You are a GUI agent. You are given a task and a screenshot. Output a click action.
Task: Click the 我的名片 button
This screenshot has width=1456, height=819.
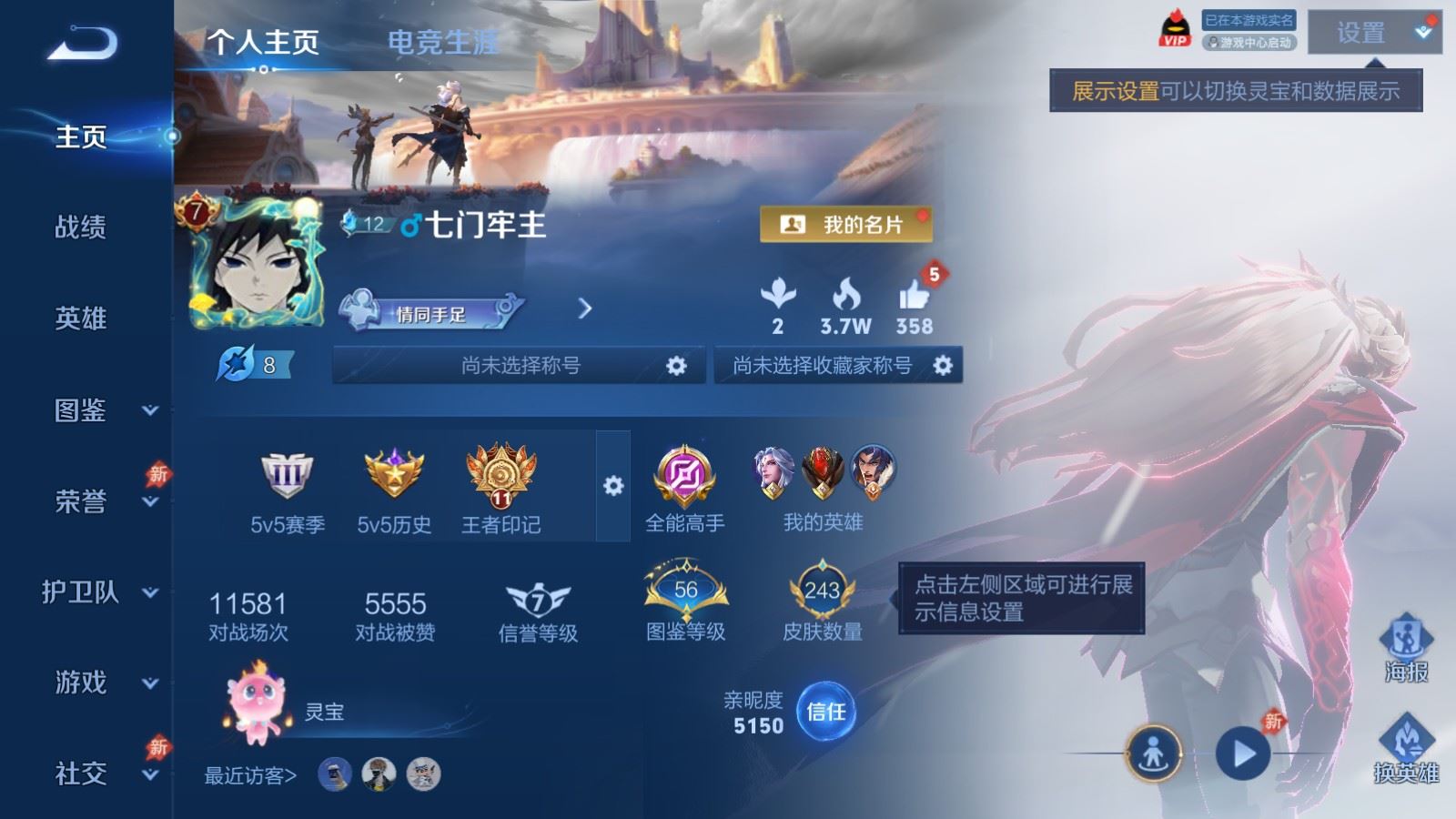(846, 224)
